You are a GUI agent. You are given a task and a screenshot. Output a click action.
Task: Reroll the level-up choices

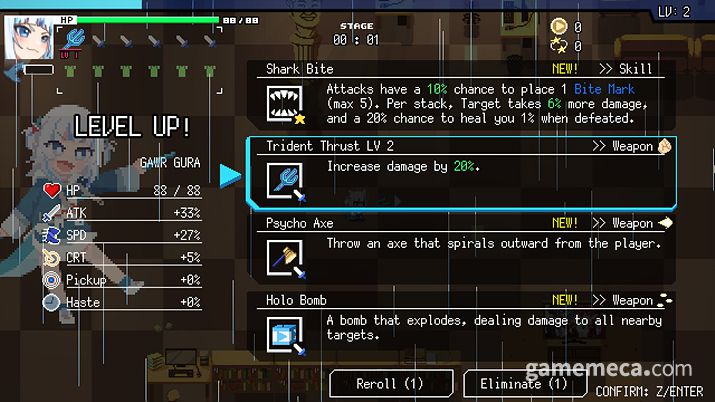pos(390,383)
